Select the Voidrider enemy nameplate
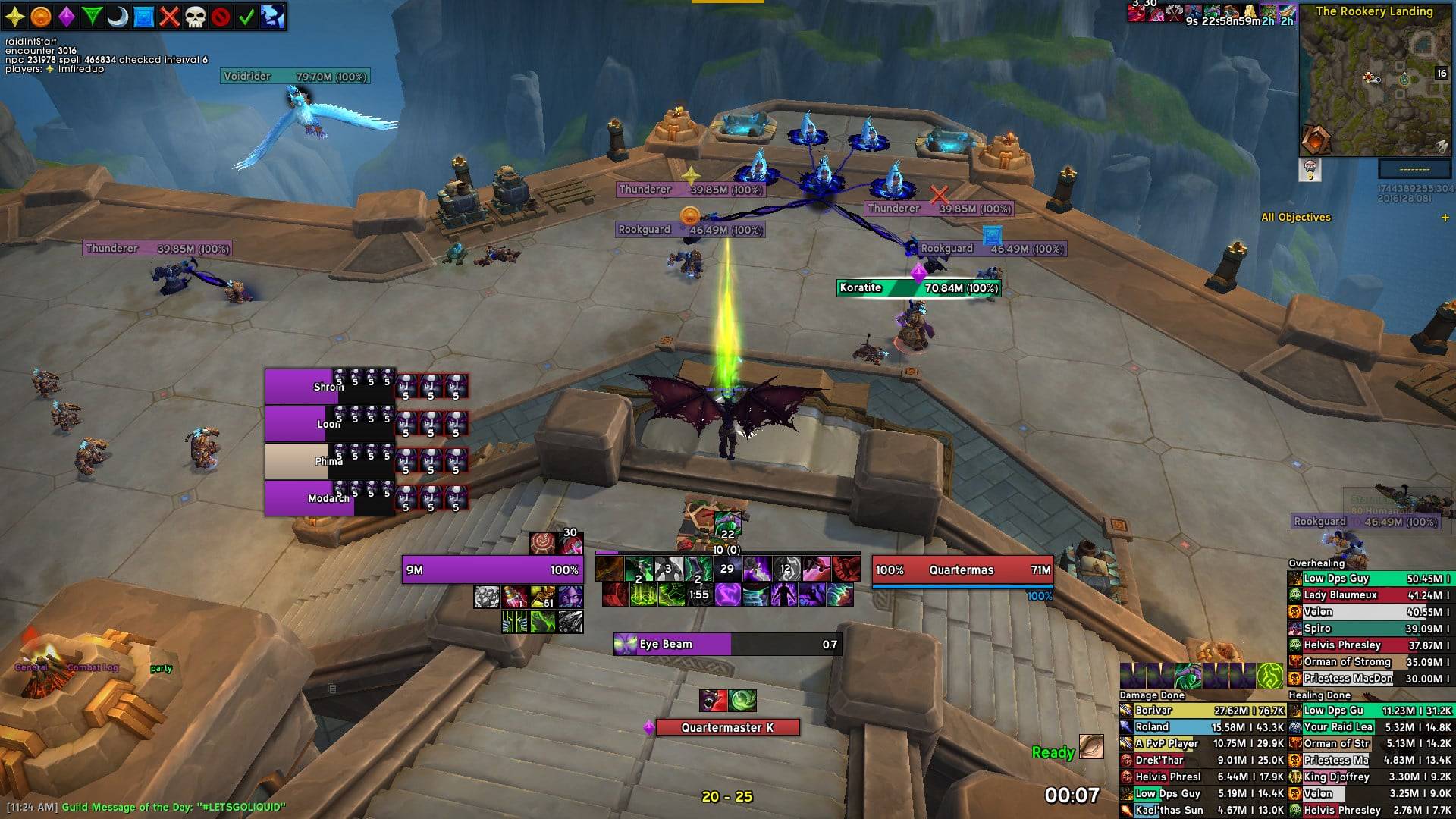 pos(296,77)
